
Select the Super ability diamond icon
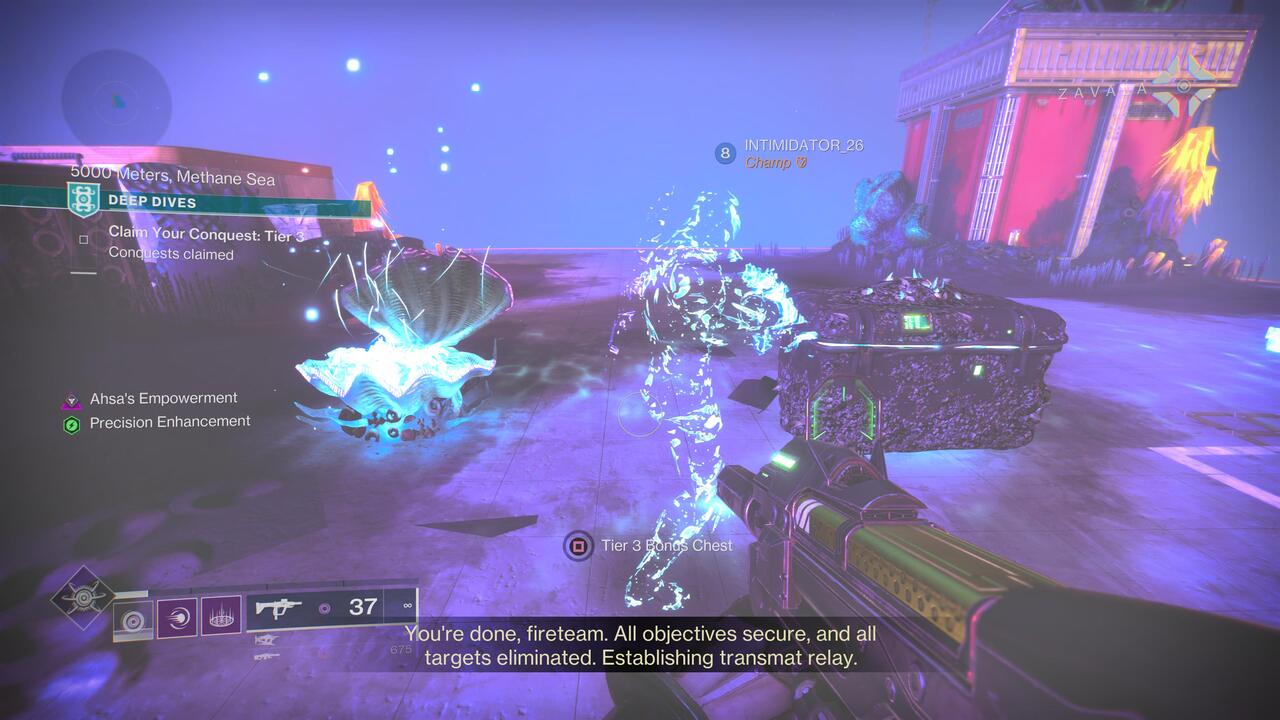click(82, 596)
